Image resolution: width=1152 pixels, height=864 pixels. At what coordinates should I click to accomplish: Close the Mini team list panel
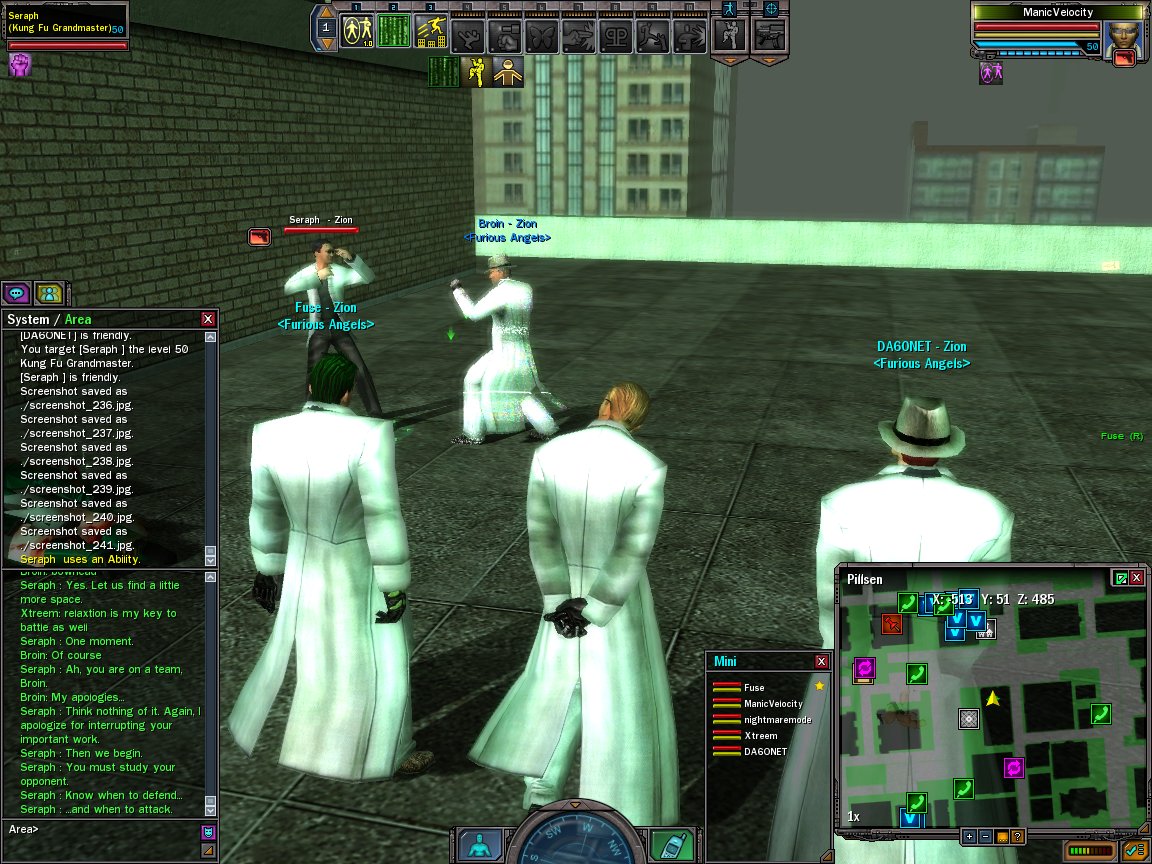822,661
